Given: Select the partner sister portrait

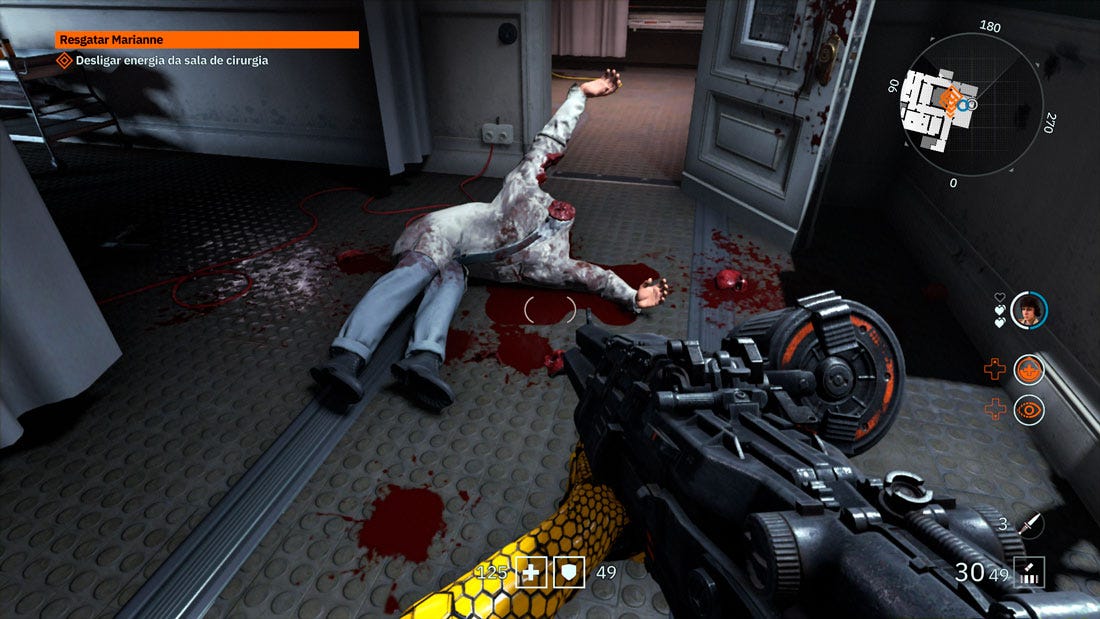Looking at the screenshot, I should [1028, 310].
